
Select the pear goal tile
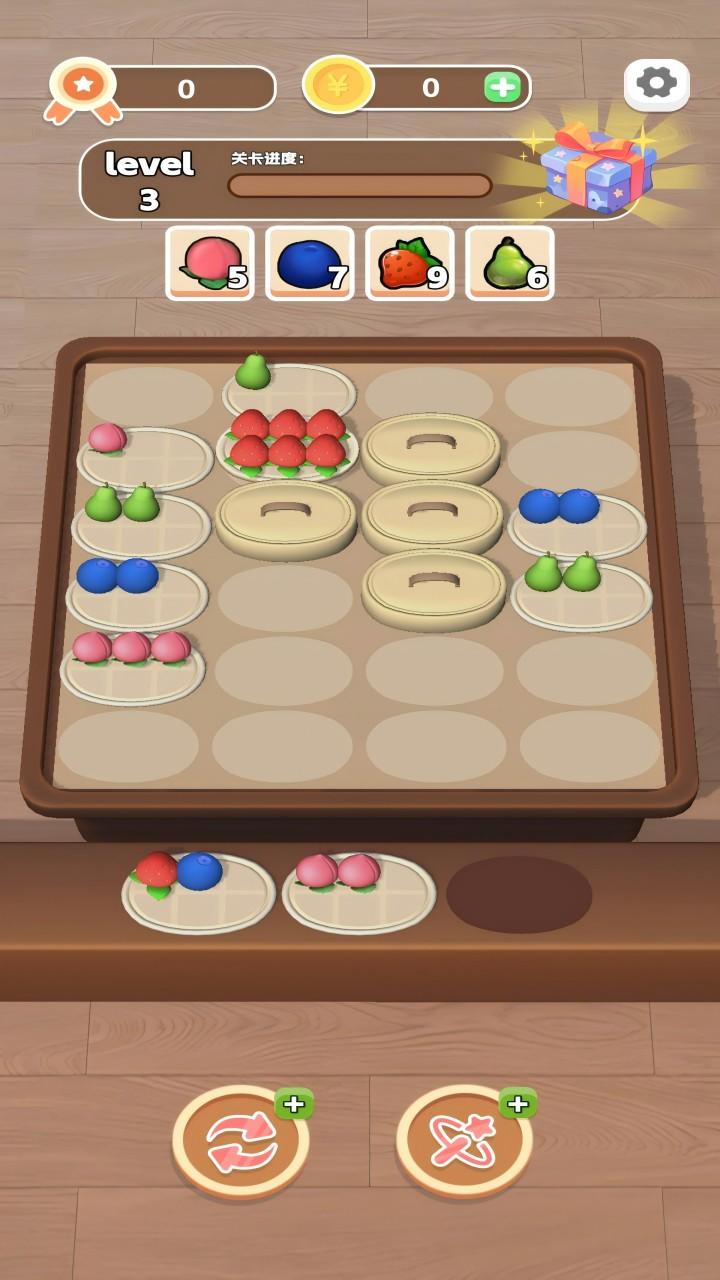(x=510, y=263)
